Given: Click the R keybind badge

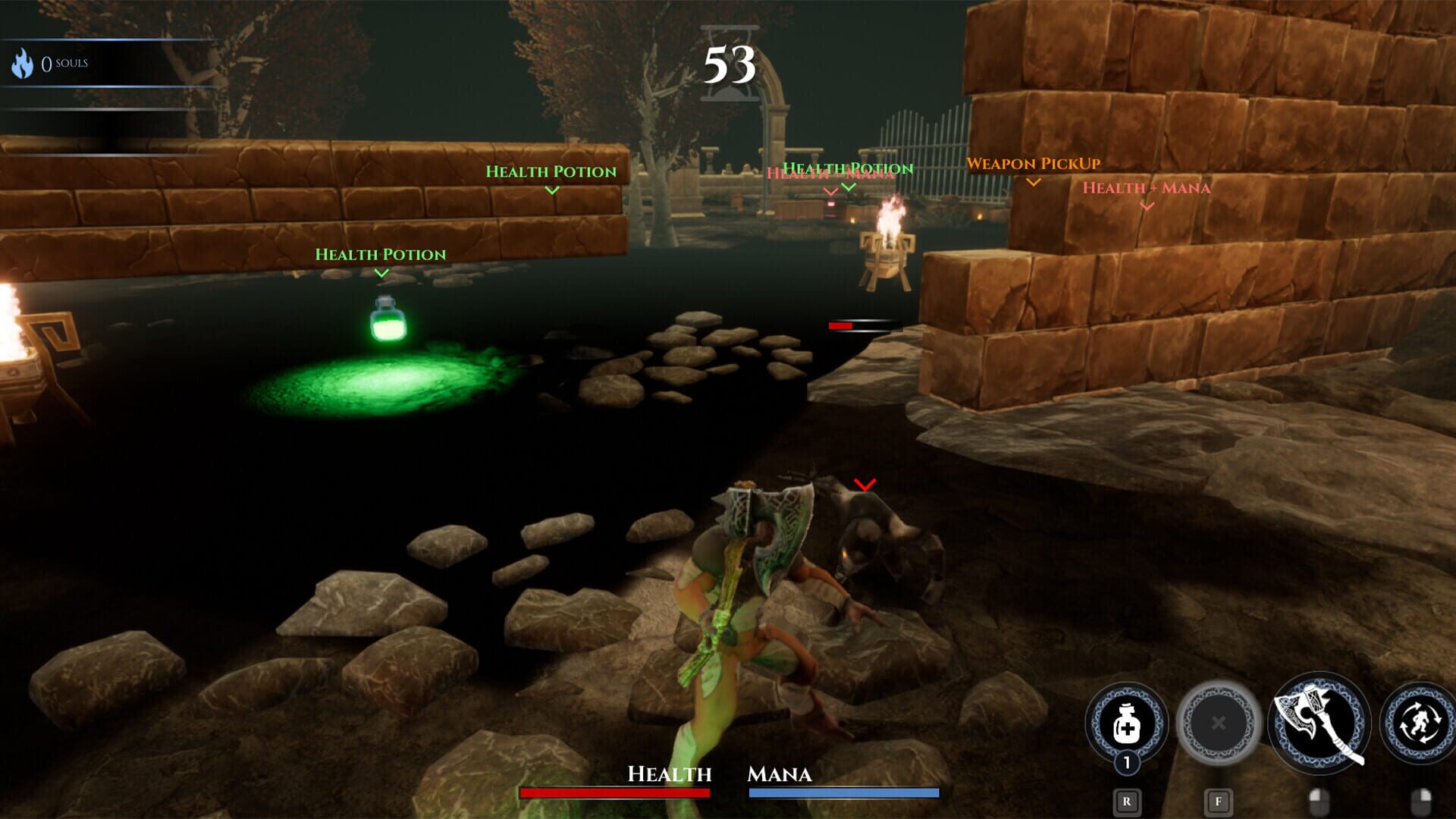Looking at the screenshot, I should [x=1127, y=801].
